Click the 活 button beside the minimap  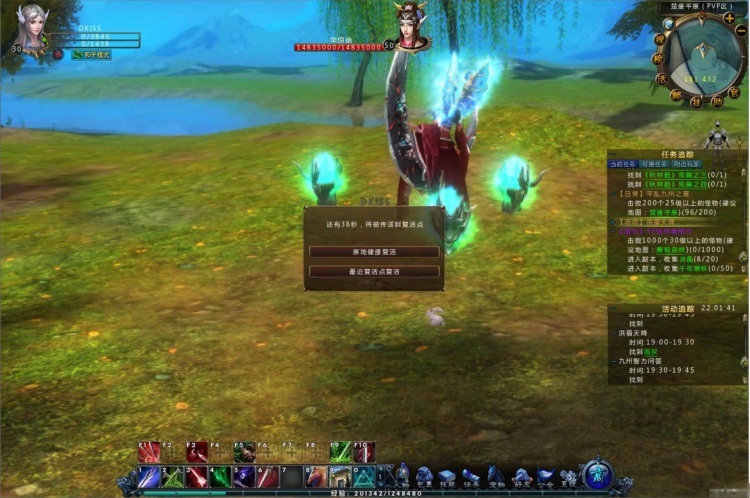[661, 78]
